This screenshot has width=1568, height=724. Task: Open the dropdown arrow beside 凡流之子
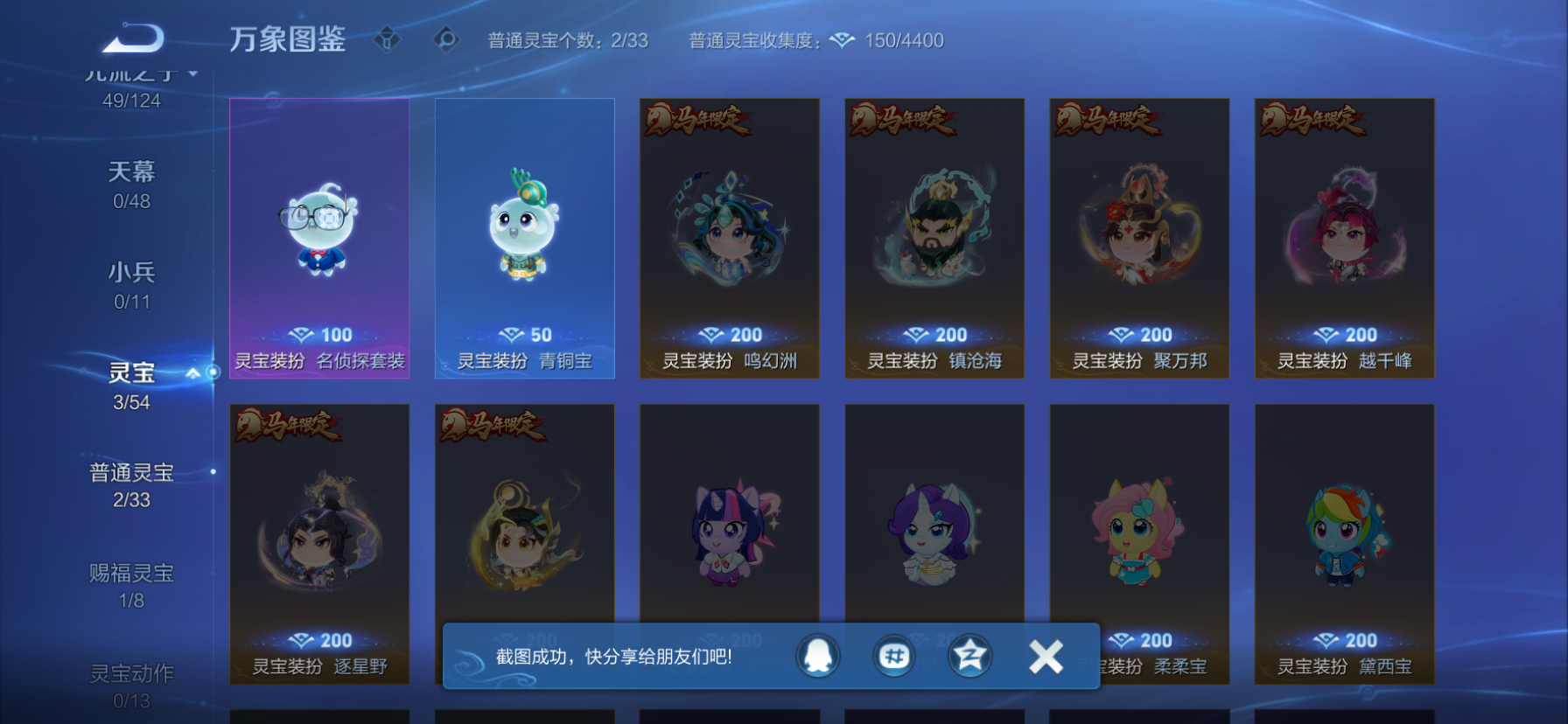click(x=191, y=73)
